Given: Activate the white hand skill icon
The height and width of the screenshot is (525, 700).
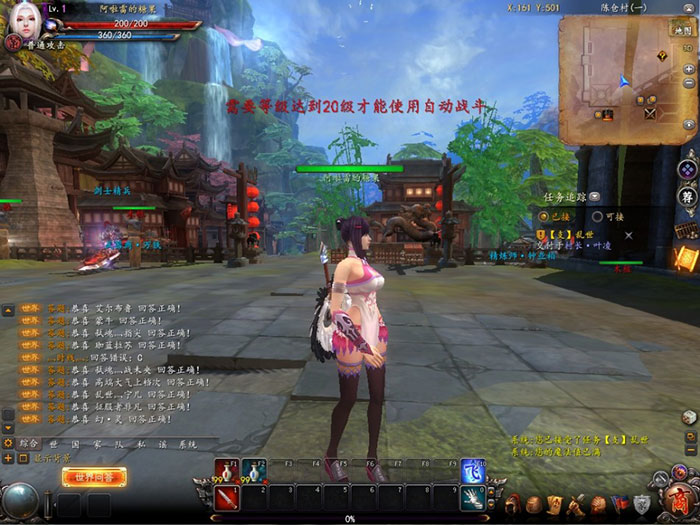Looking at the screenshot, I should [473, 497].
